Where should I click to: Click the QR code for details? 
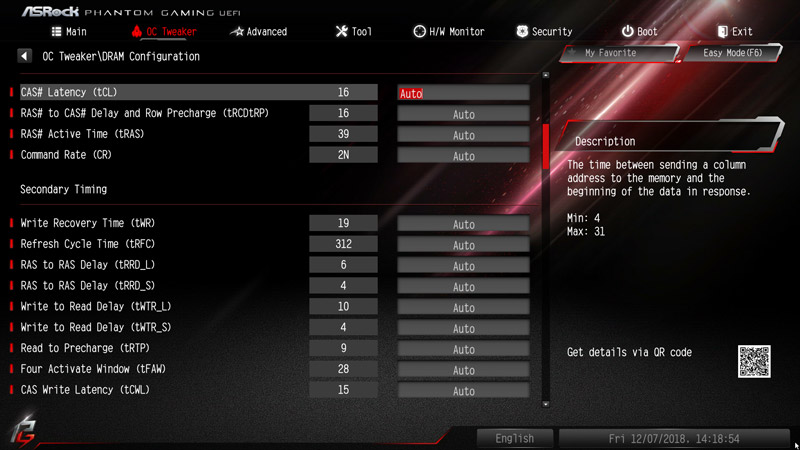[755, 361]
